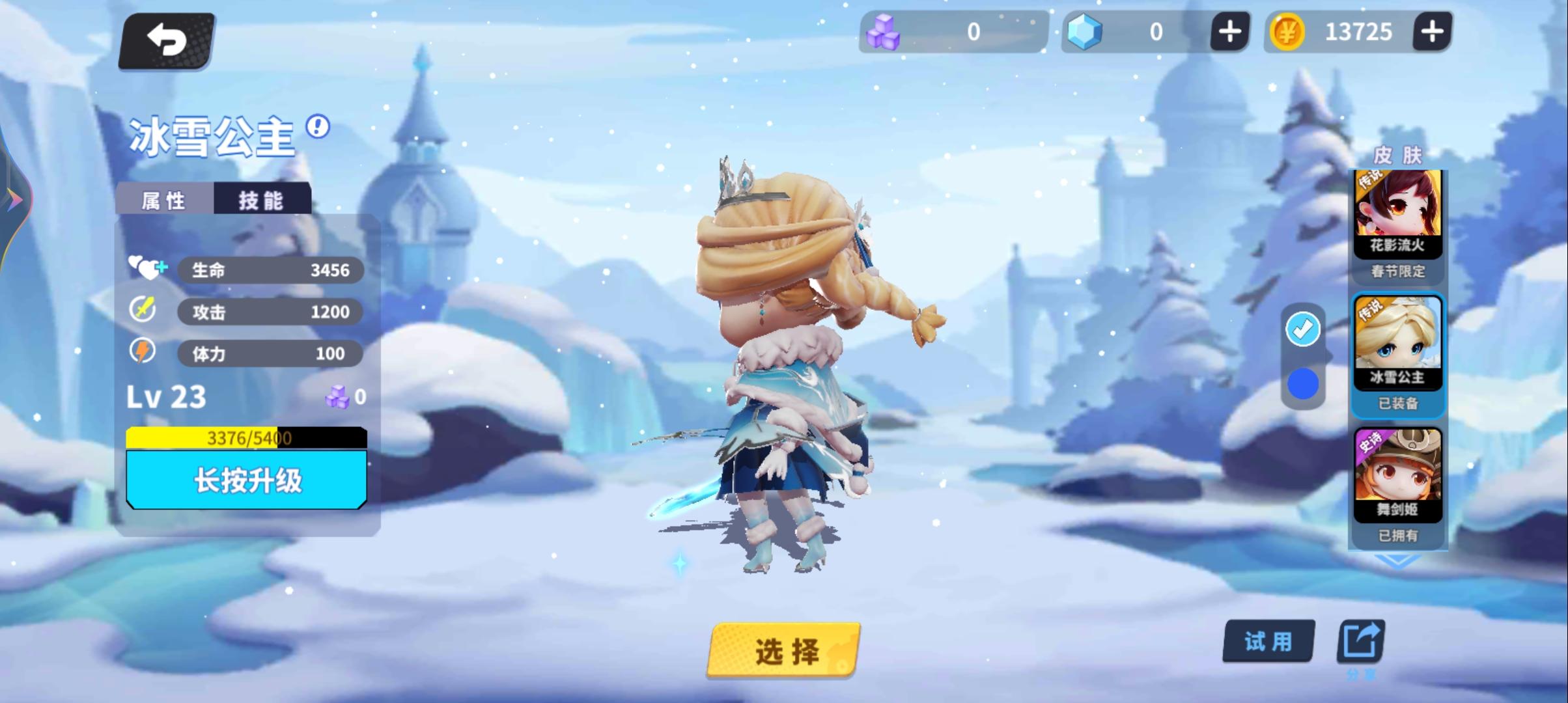Click the 长按升级 upgrade button
Screen dimensions: 1568x703
coord(247,480)
